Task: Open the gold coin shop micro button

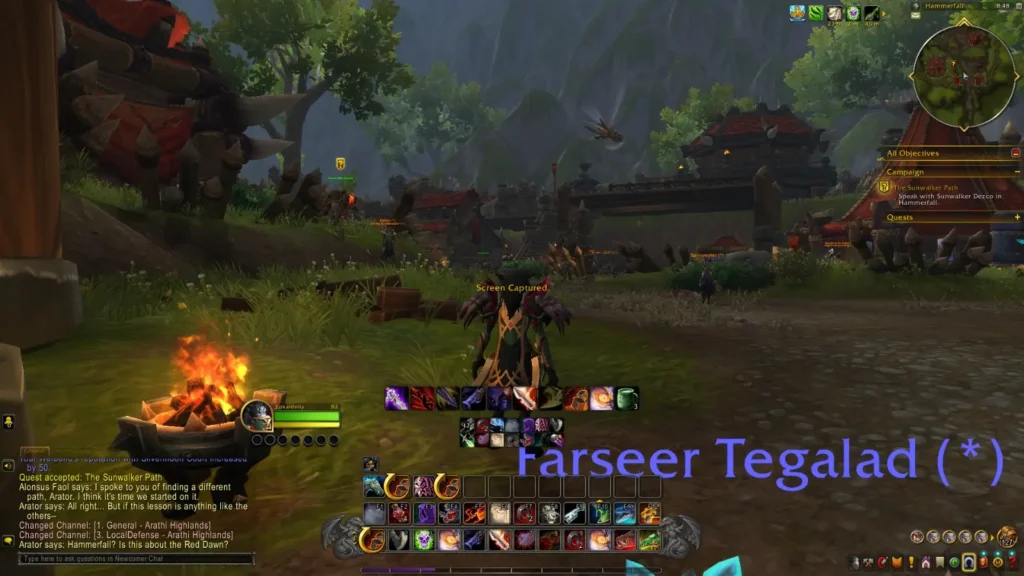Action: (x=996, y=561)
